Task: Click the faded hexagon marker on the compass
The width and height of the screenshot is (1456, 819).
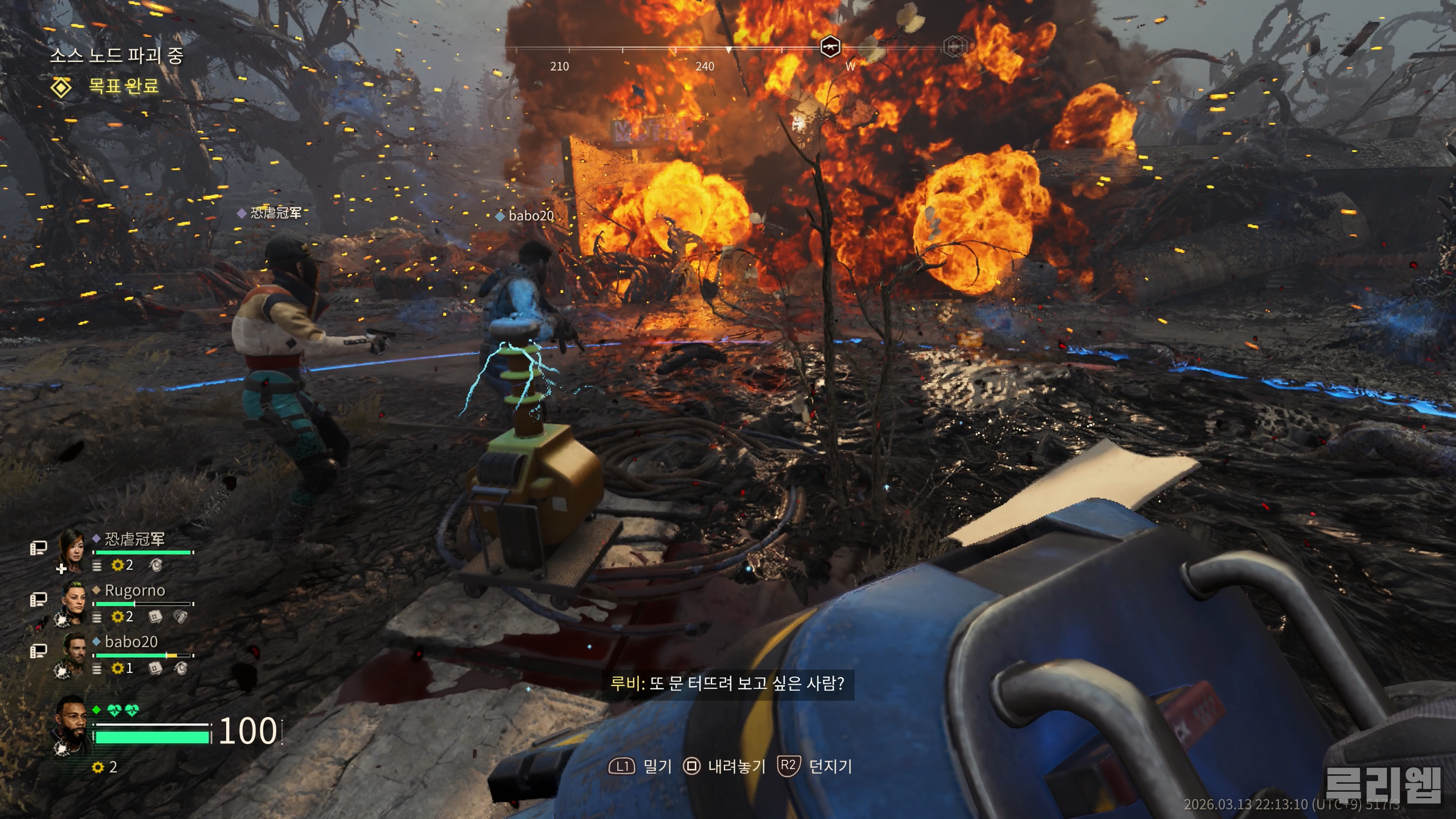Action: 955,46
